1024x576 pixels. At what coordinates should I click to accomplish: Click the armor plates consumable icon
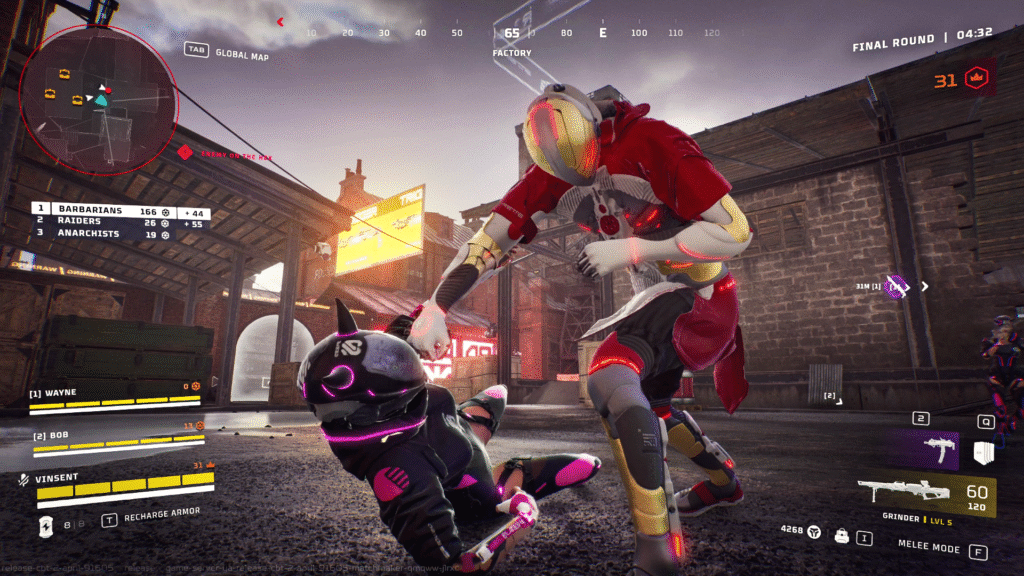(x=983, y=453)
